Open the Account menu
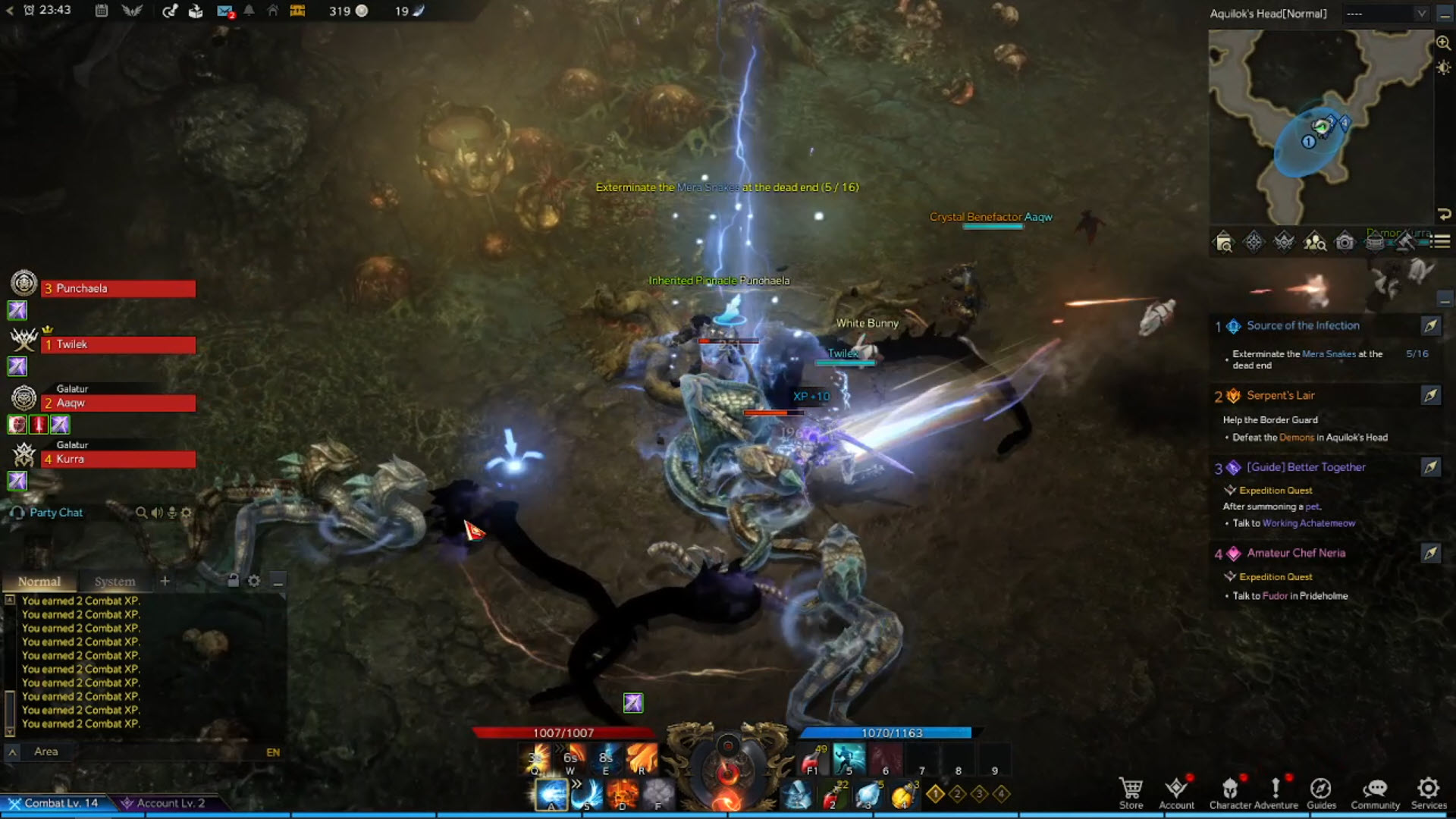Screen dimensions: 1456x819 coord(1176,792)
